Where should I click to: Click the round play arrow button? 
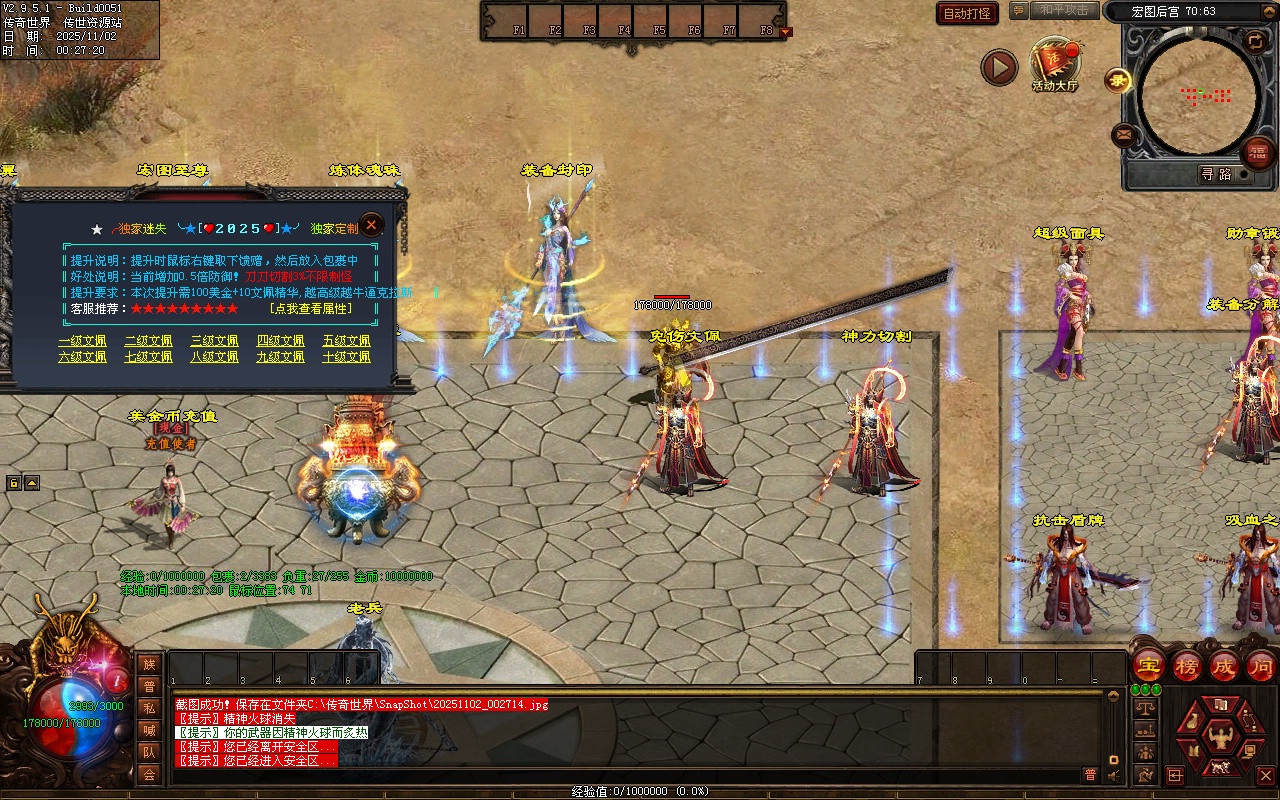[998, 67]
